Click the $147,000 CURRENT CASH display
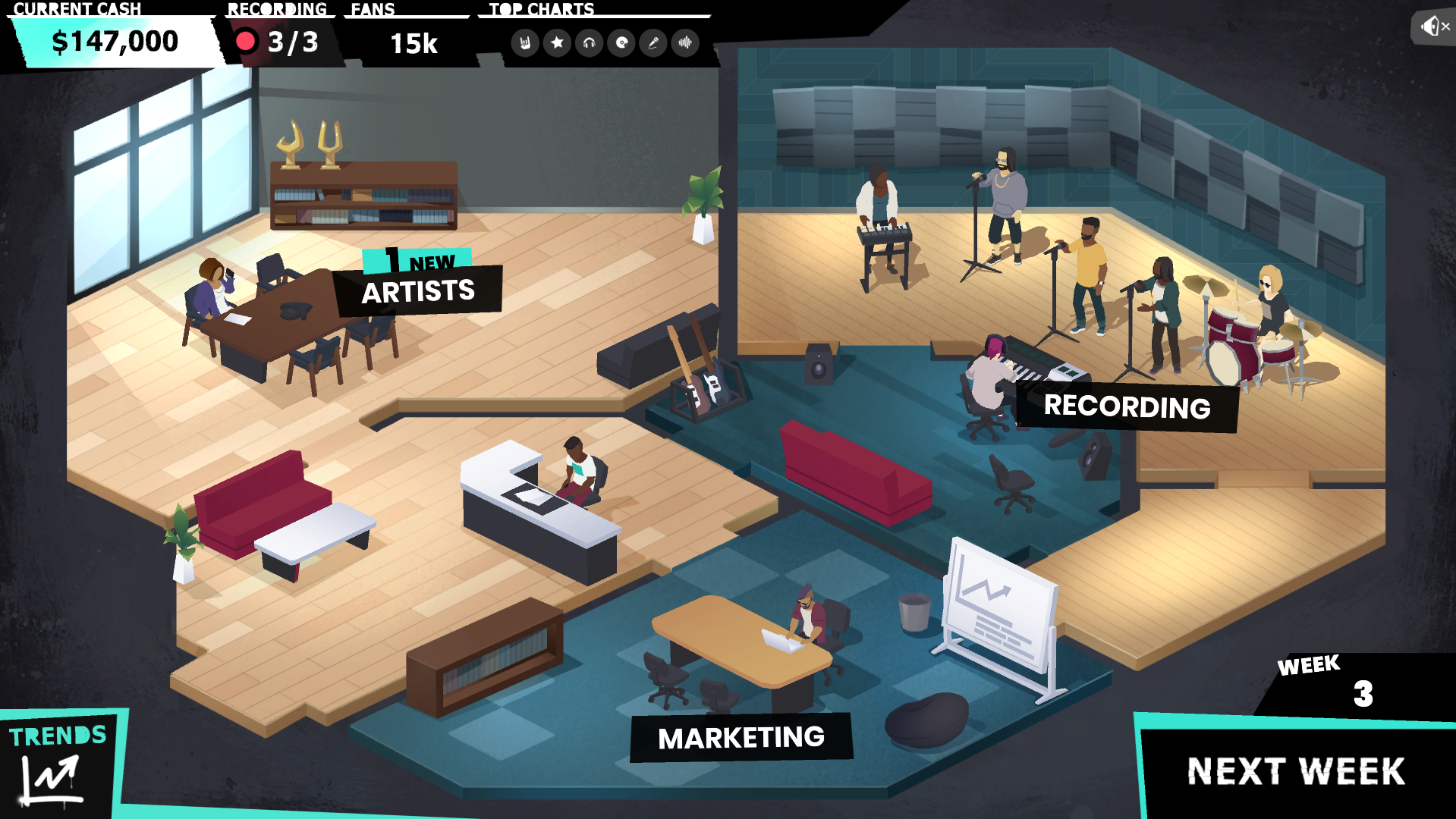This screenshot has width=1456, height=819. point(115,42)
